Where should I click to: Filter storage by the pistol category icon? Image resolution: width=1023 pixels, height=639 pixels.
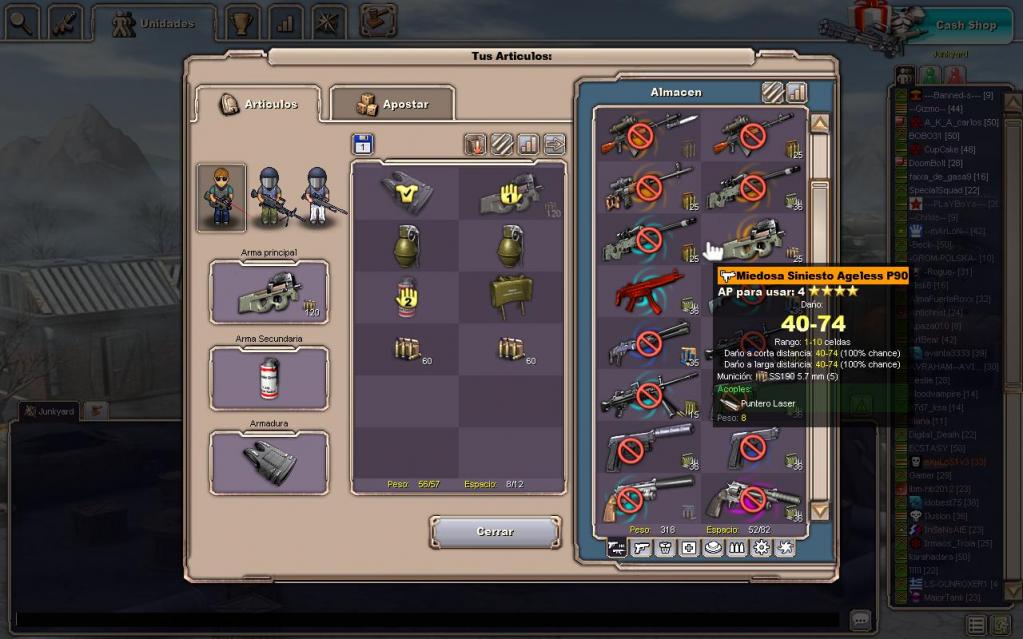[x=640, y=548]
